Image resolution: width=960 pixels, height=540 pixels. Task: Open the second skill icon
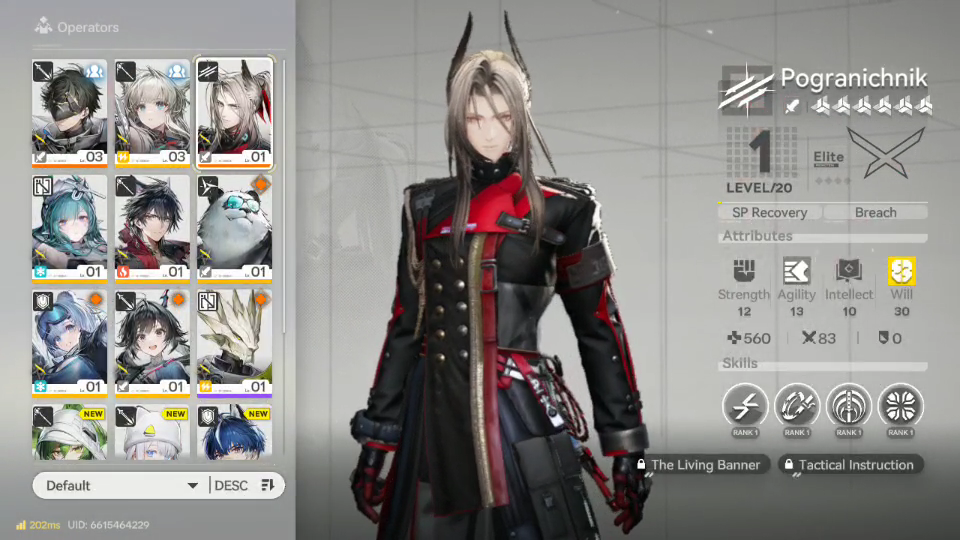(x=797, y=406)
